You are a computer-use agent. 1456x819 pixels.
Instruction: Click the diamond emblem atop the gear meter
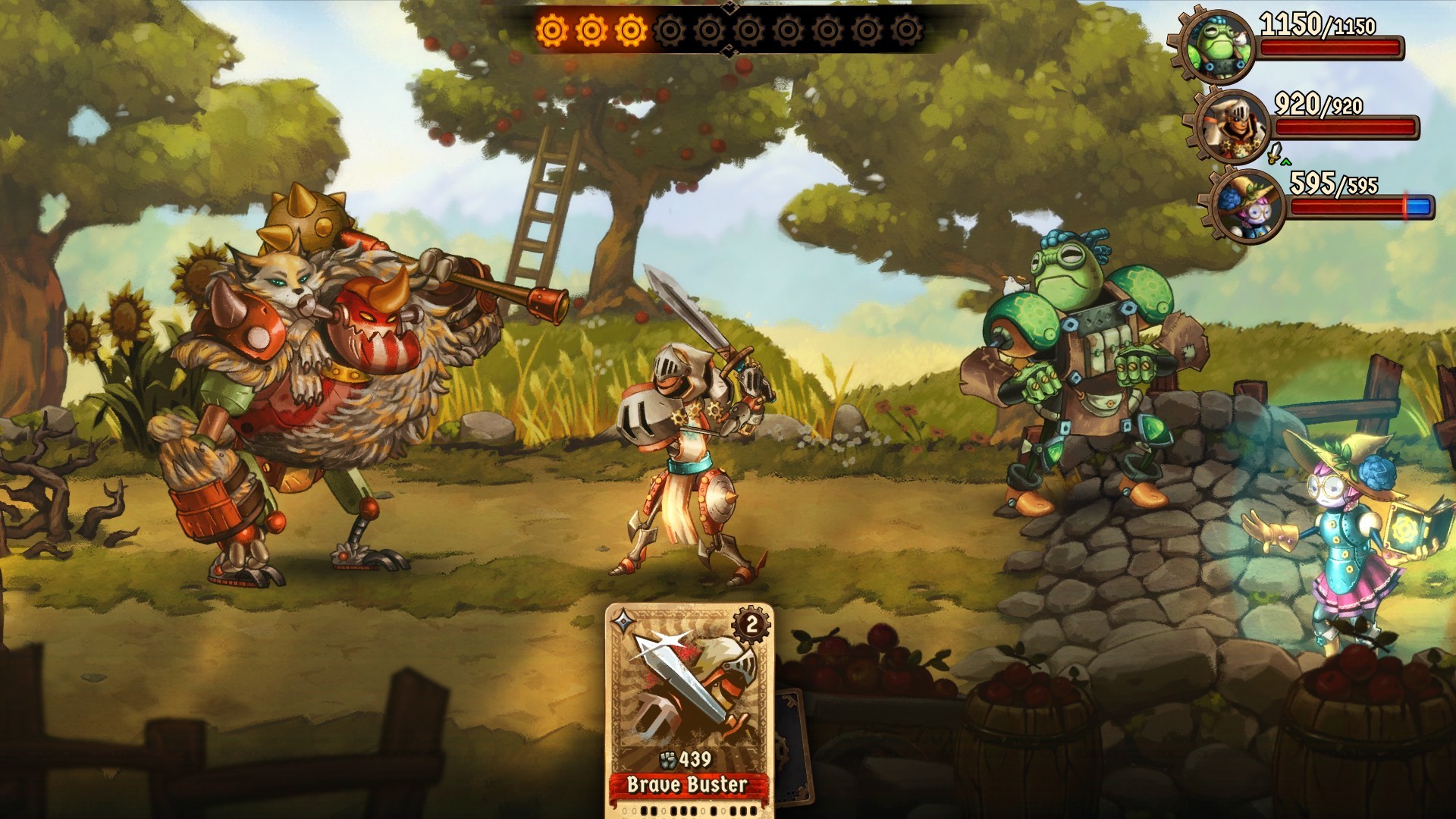(x=730, y=7)
